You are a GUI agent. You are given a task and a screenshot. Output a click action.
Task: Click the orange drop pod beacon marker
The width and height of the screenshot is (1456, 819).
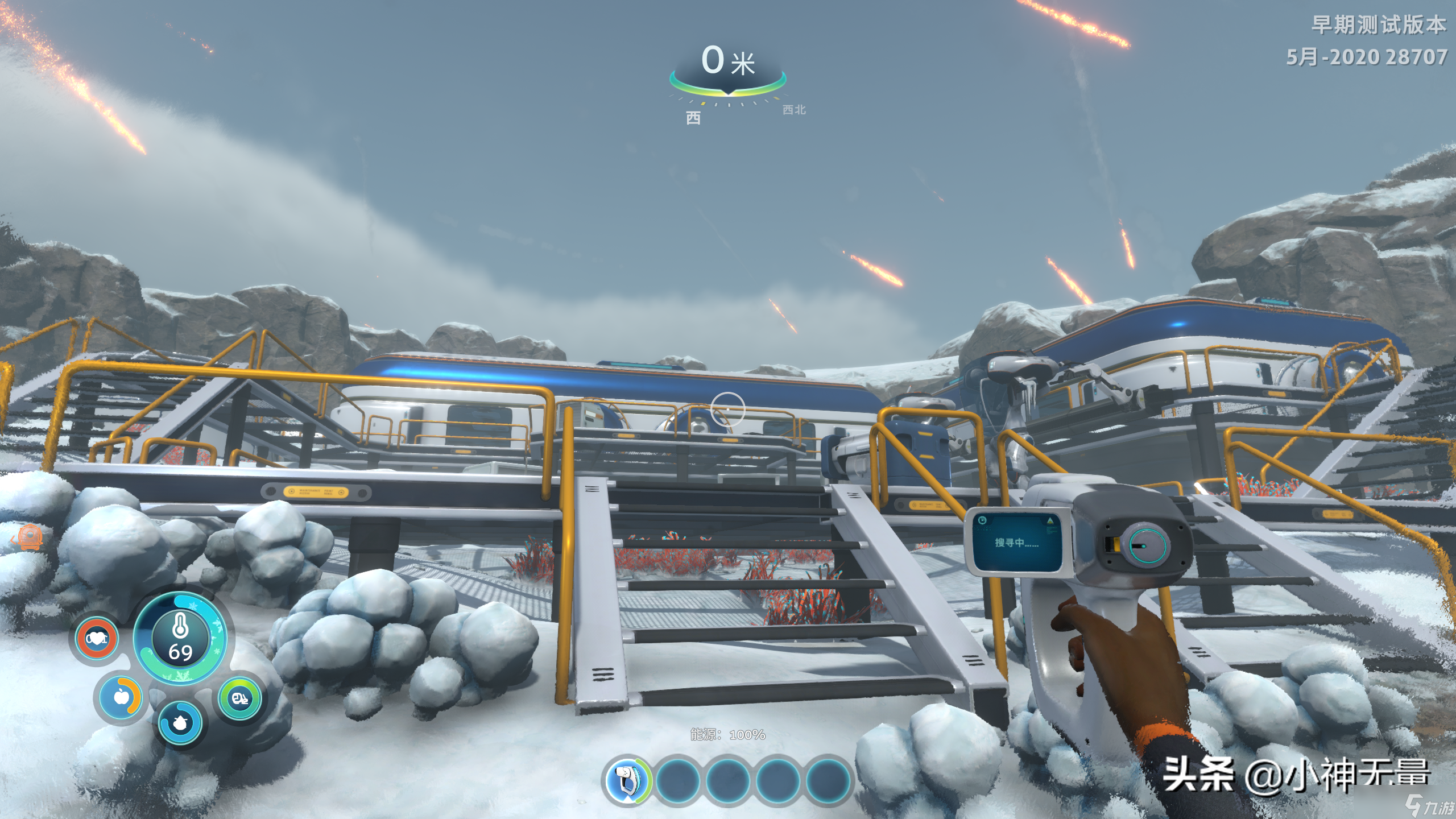click(x=28, y=538)
